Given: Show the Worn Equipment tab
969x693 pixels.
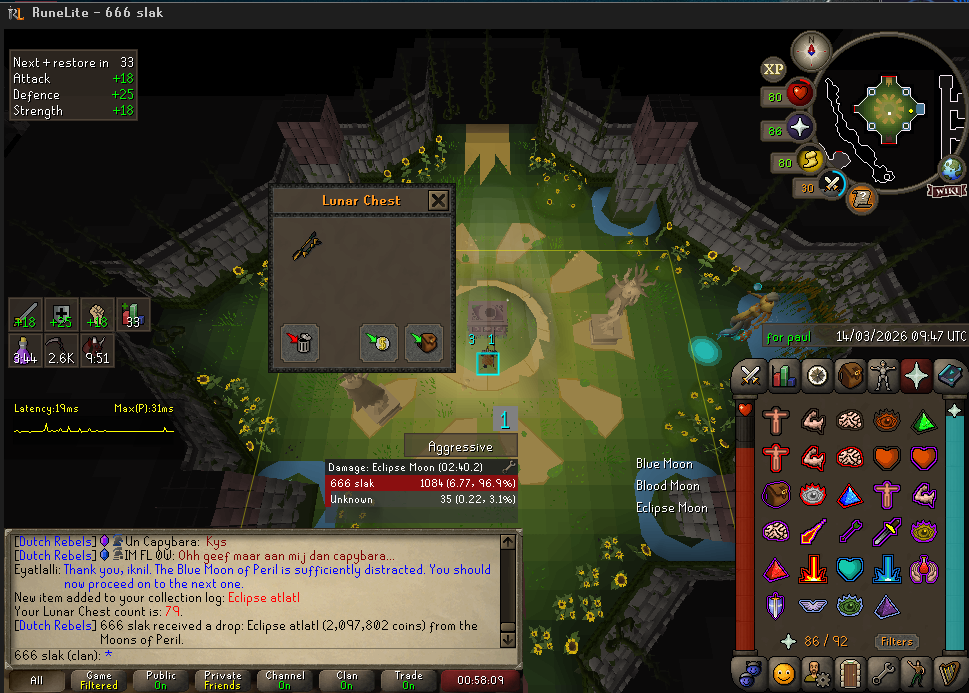Looking at the screenshot, I should click(x=883, y=377).
